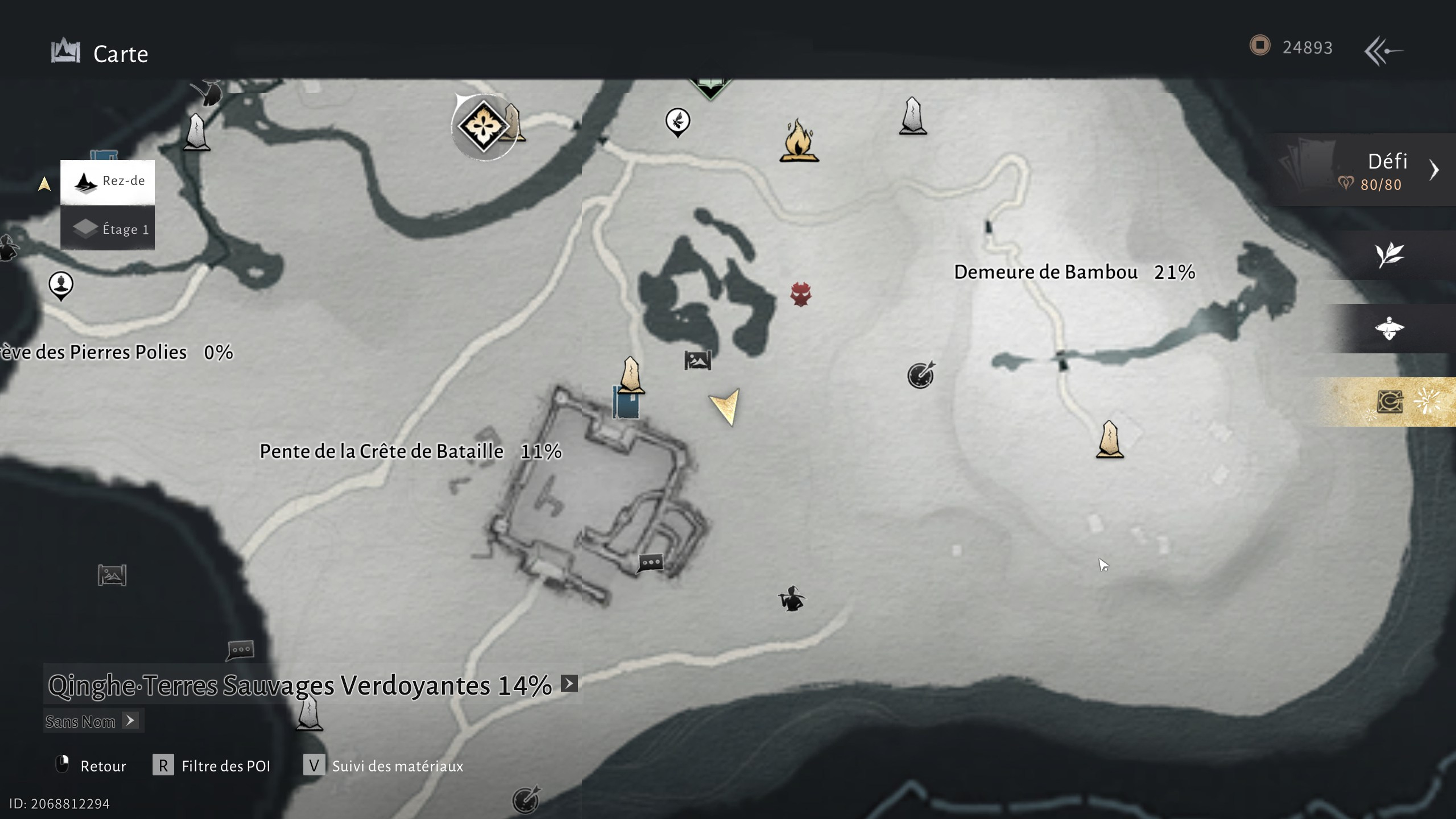Image resolution: width=1456 pixels, height=819 pixels.
Task: Open the insect collection map pin
Action: 678,120
